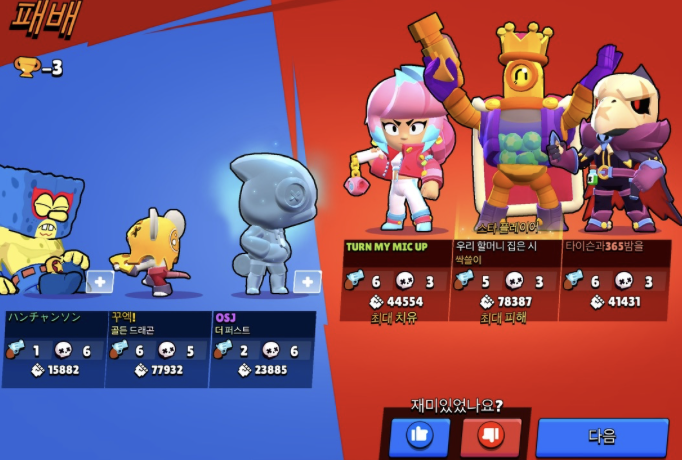Click the plus button beside the silver brawler
This screenshot has width=682, height=460.
(x=307, y=282)
